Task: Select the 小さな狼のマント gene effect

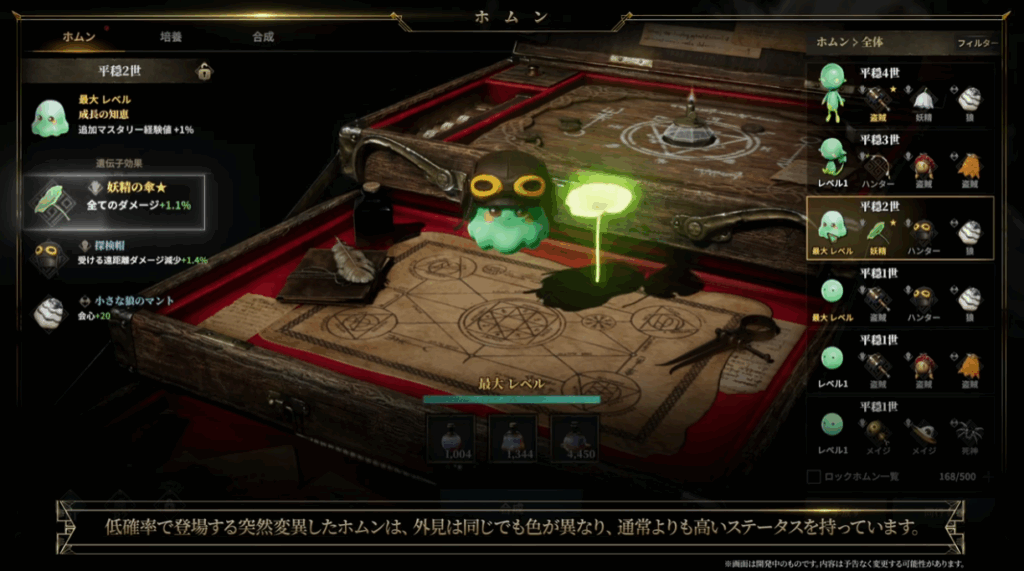Action: [x=116, y=308]
